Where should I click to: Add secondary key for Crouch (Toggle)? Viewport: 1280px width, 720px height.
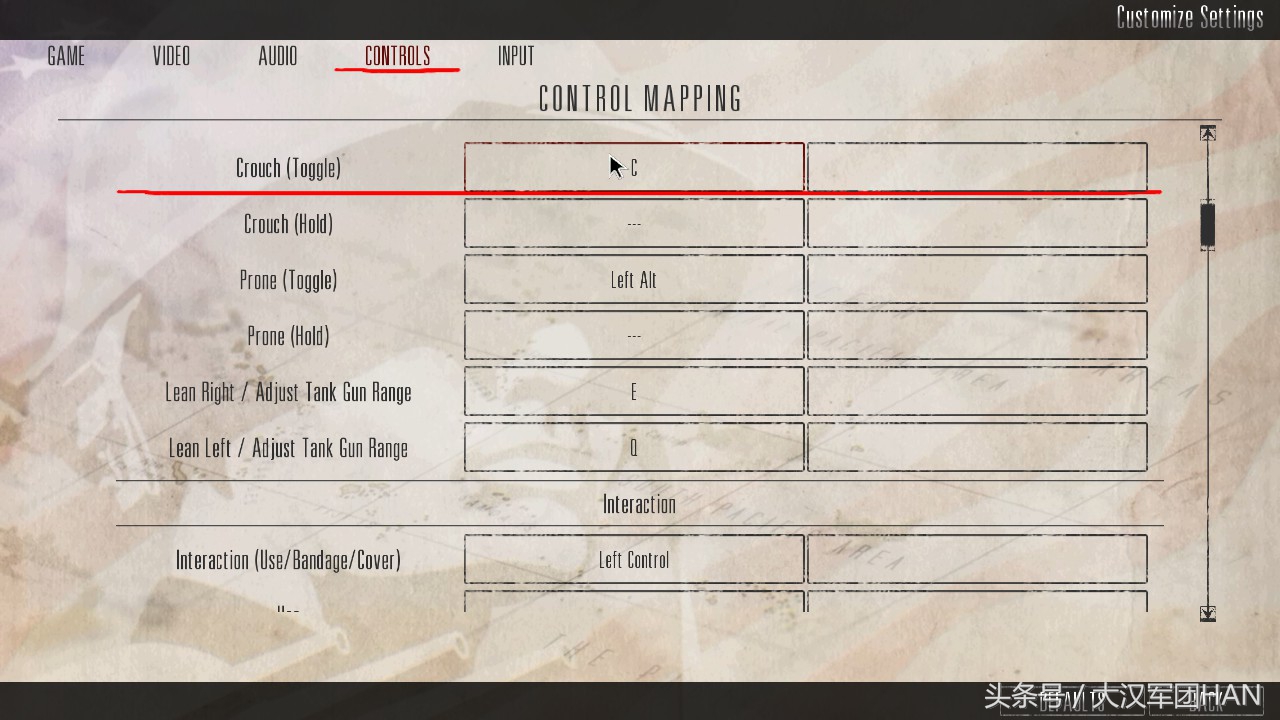coord(977,168)
